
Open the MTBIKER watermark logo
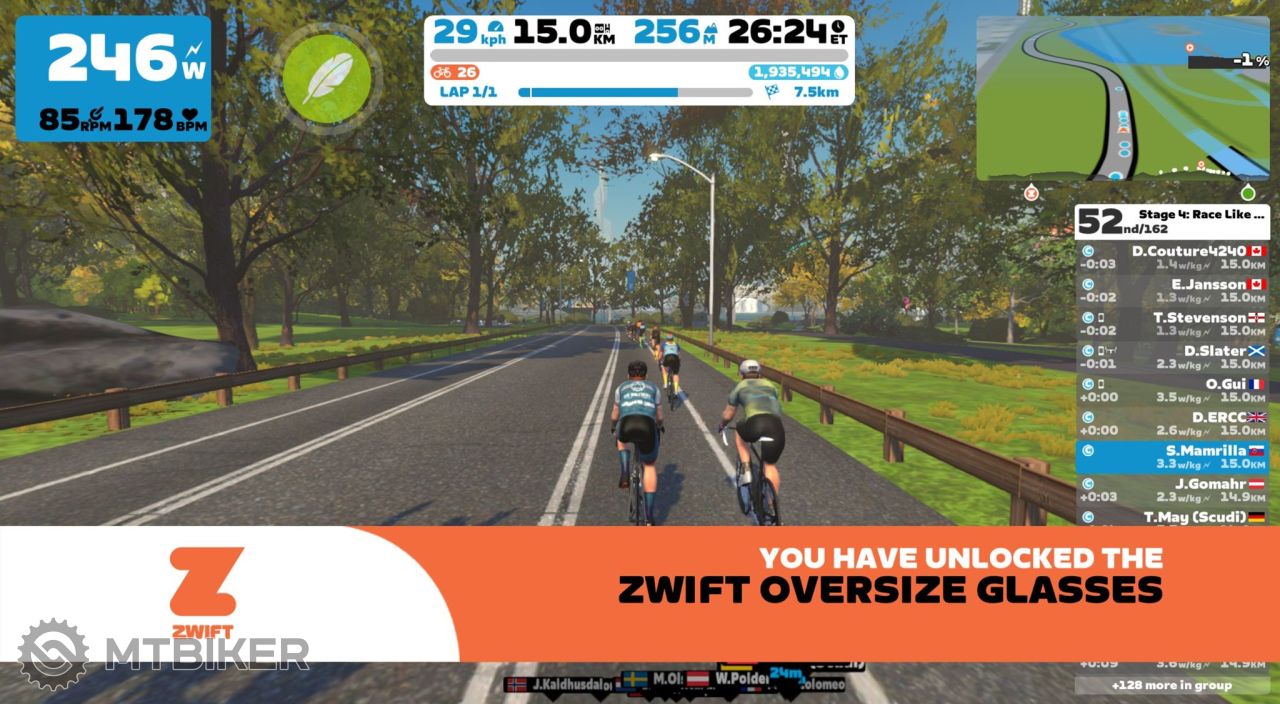click(163, 654)
